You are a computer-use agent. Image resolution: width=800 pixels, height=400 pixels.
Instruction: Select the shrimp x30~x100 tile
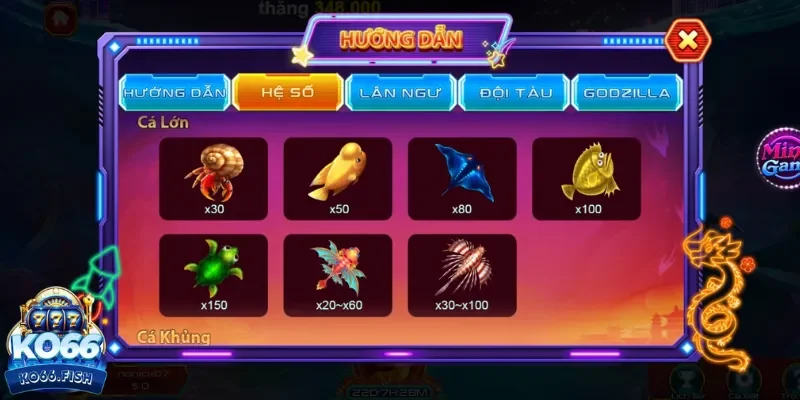[462, 275]
